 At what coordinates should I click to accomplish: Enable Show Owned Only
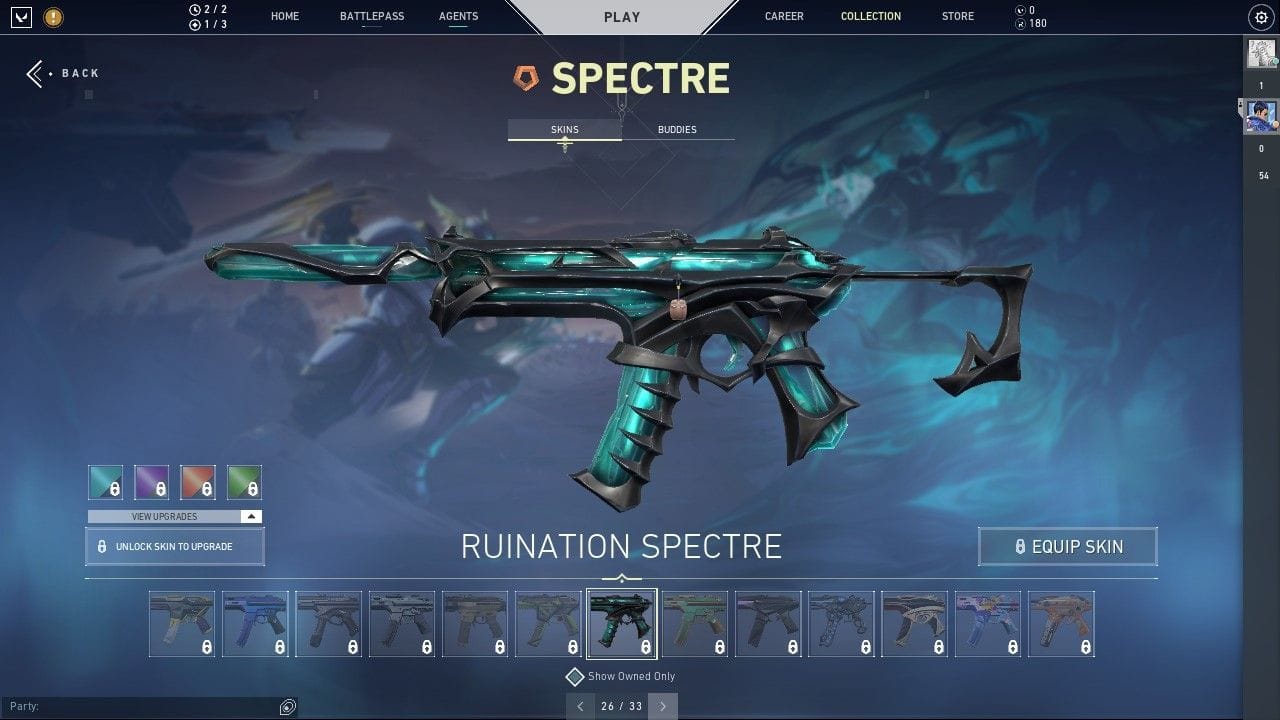coord(575,676)
